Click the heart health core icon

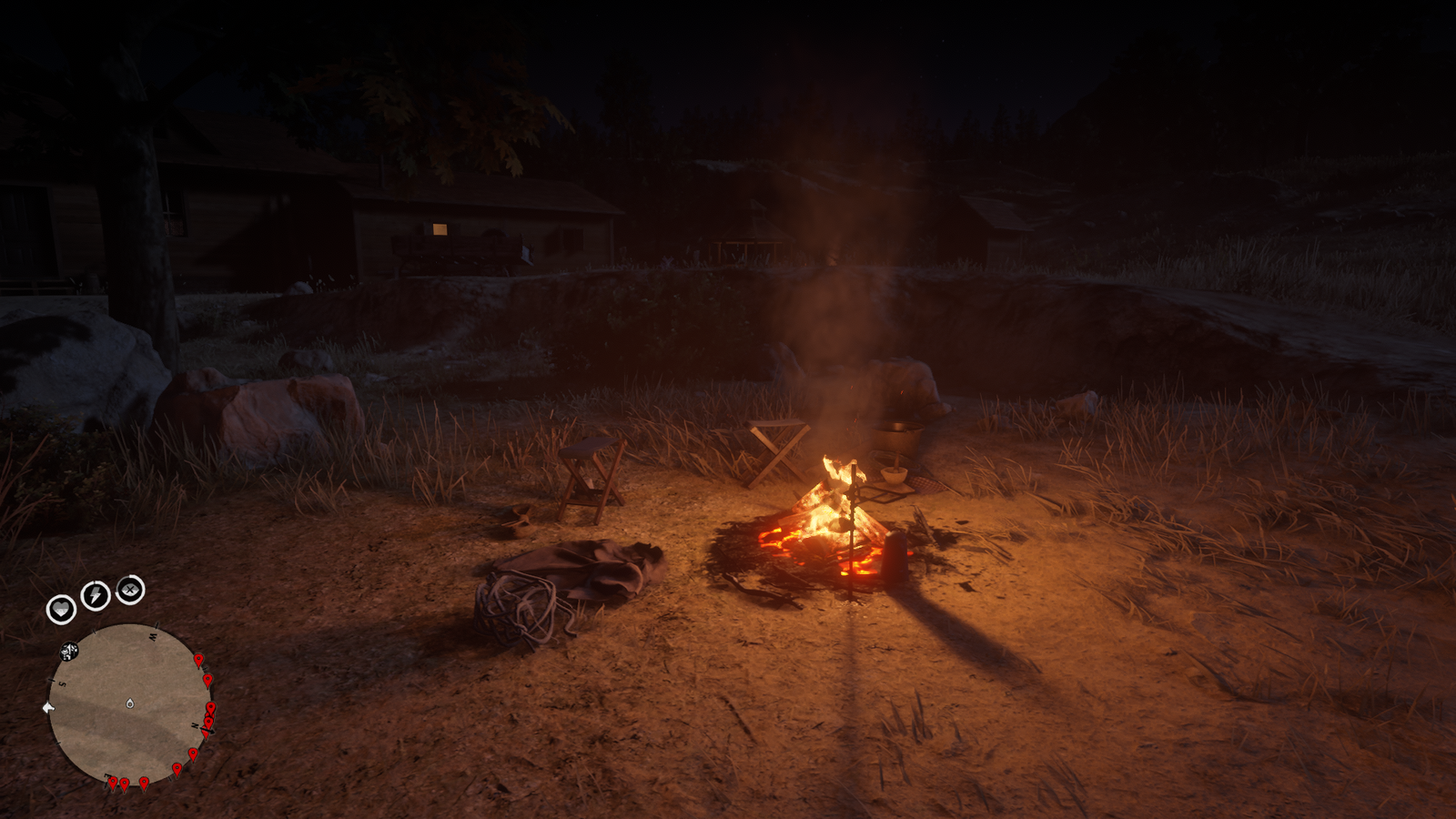tap(61, 609)
